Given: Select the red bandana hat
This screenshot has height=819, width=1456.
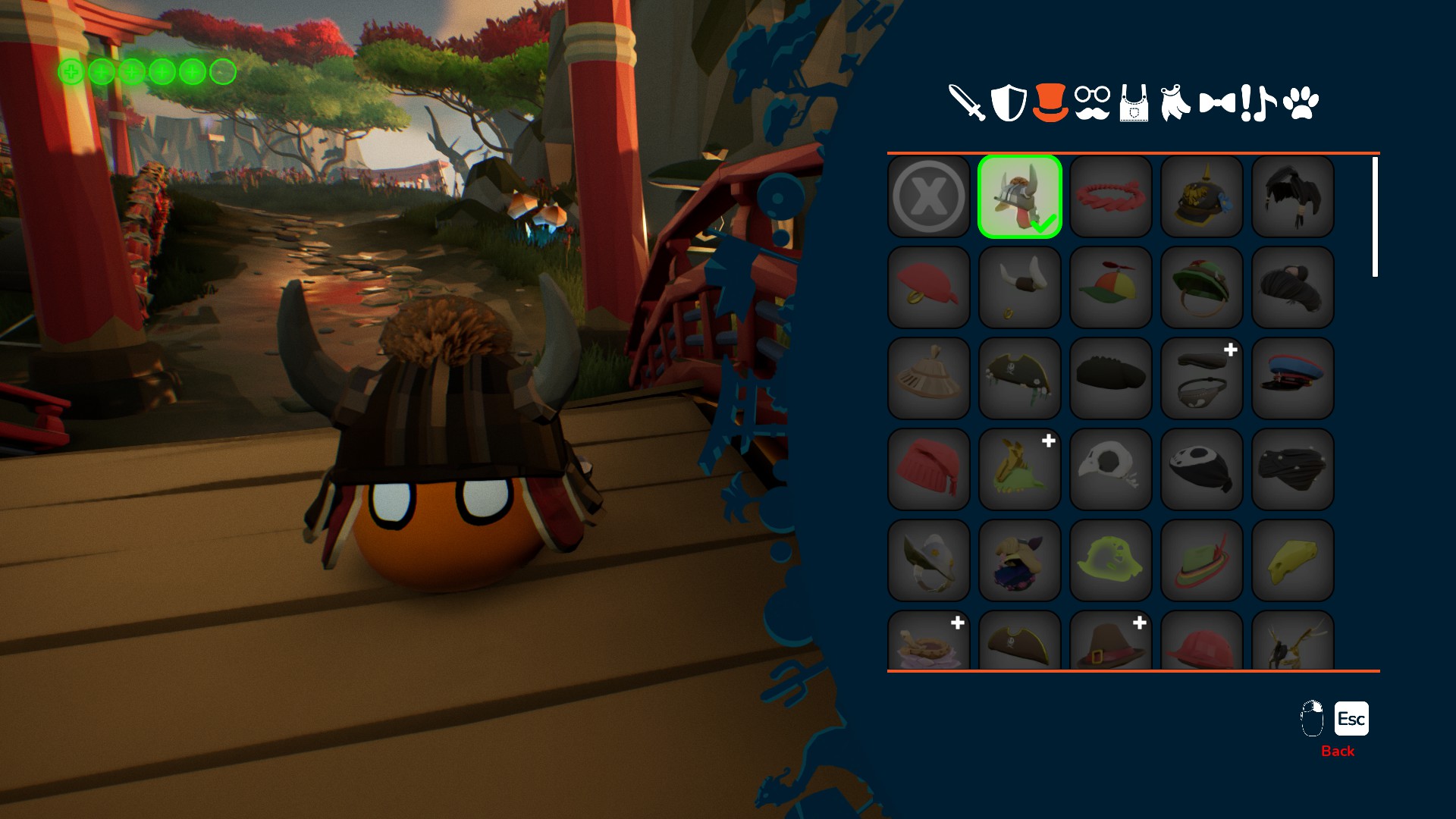Looking at the screenshot, I should point(929,288).
